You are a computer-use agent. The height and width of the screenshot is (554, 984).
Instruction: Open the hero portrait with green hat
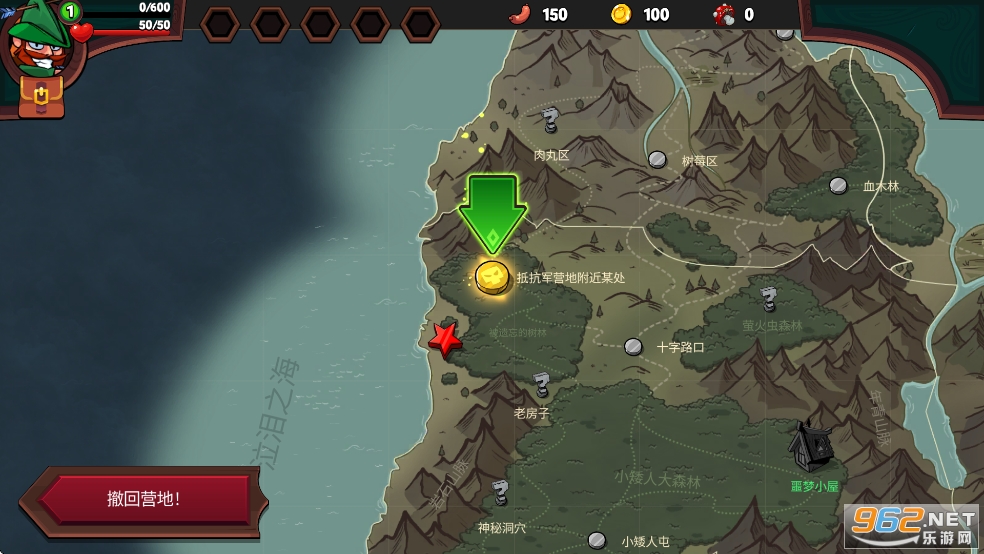pos(36,42)
